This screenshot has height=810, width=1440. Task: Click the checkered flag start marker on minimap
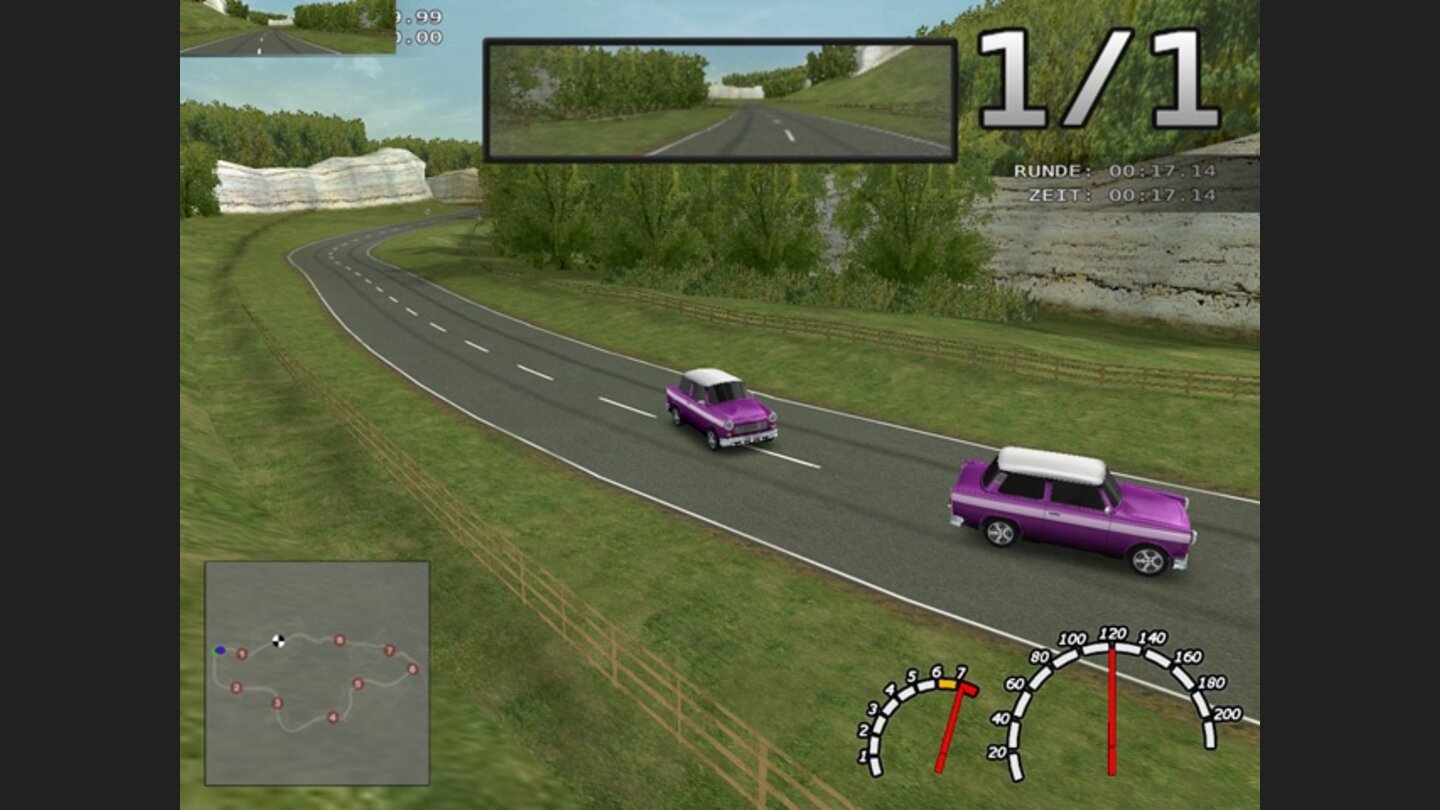(277, 640)
